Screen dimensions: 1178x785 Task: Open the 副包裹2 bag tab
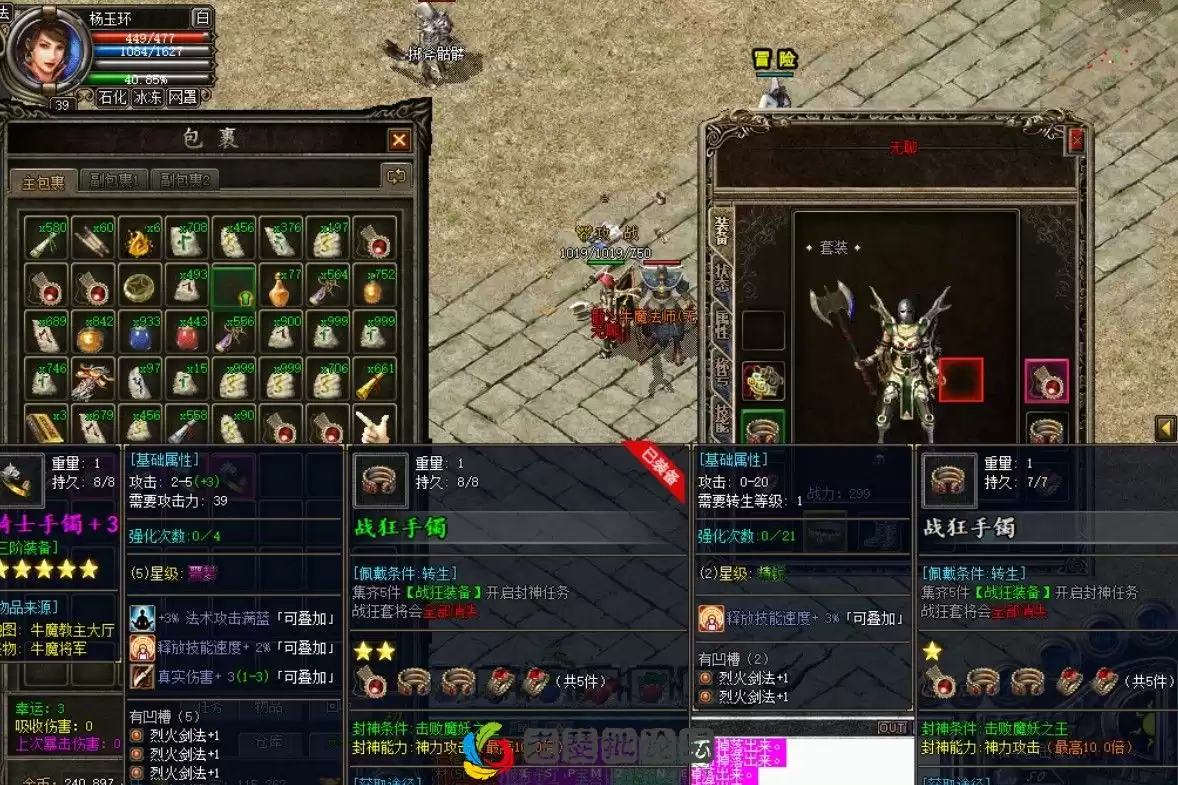click(x=183, y=181)
